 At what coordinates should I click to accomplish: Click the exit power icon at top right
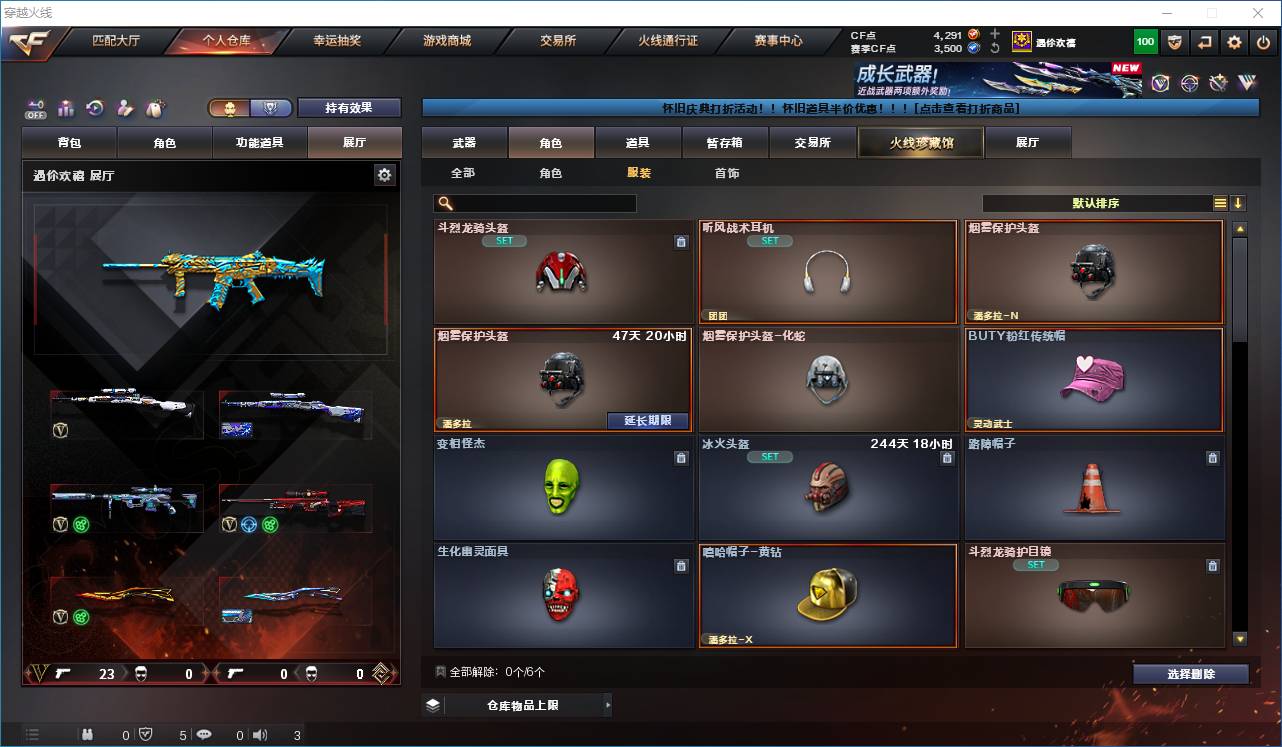1264,42
